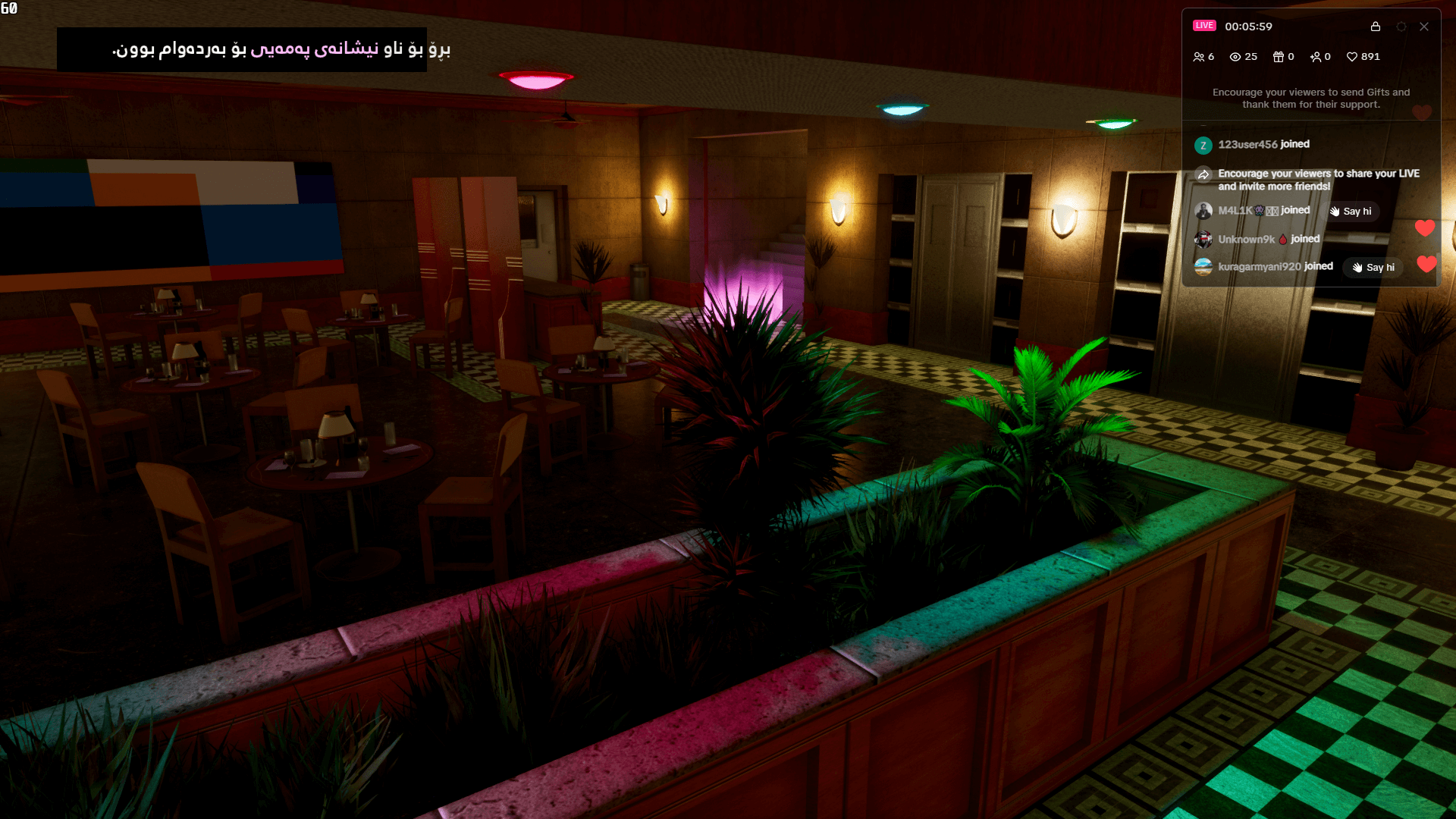The image size is (1456, 819).
Task: Click the floating red heart near the chat
Action: click(x=1426, y=227)
